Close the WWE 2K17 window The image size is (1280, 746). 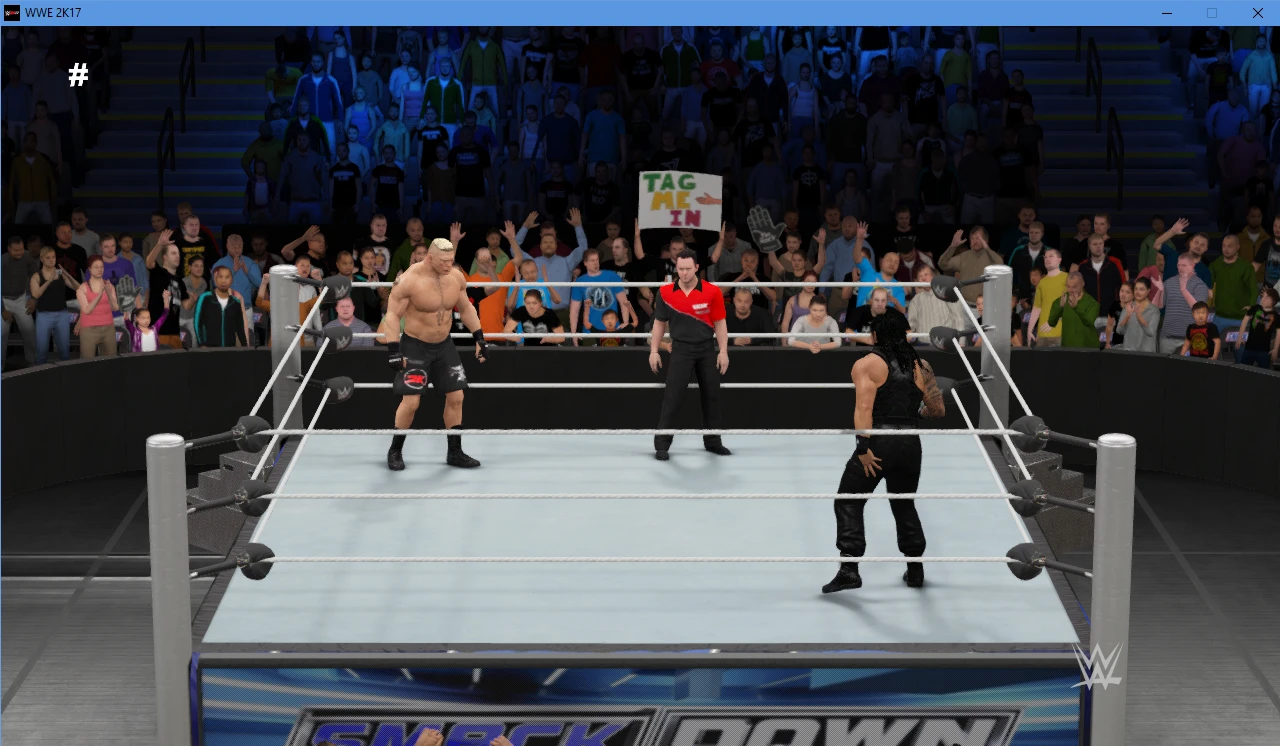coord(1257,13)
